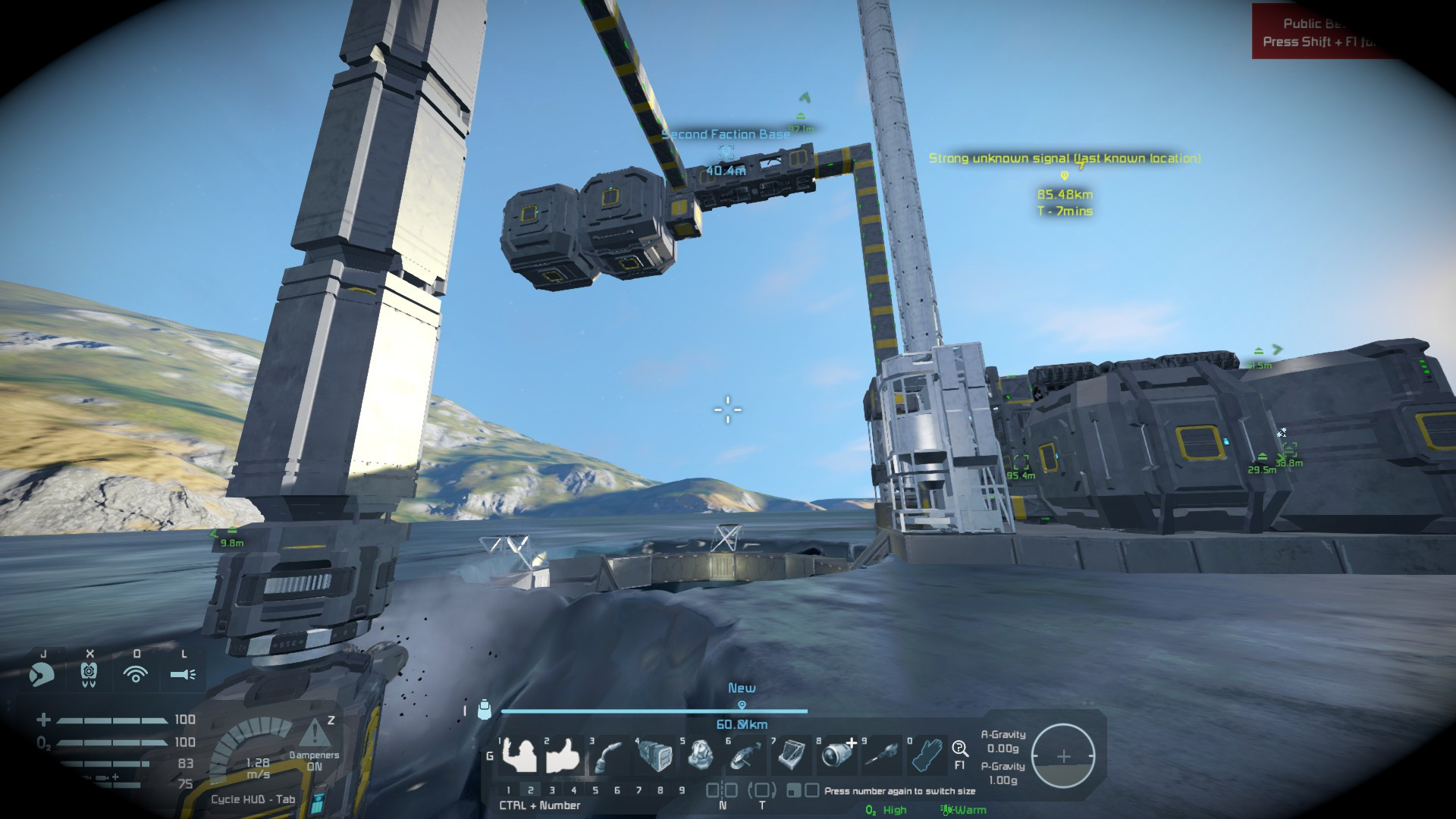This screenshot has width=1456, height=819.
Task: Select the waving hand emote slot
Action: click(x=519, y=755)
